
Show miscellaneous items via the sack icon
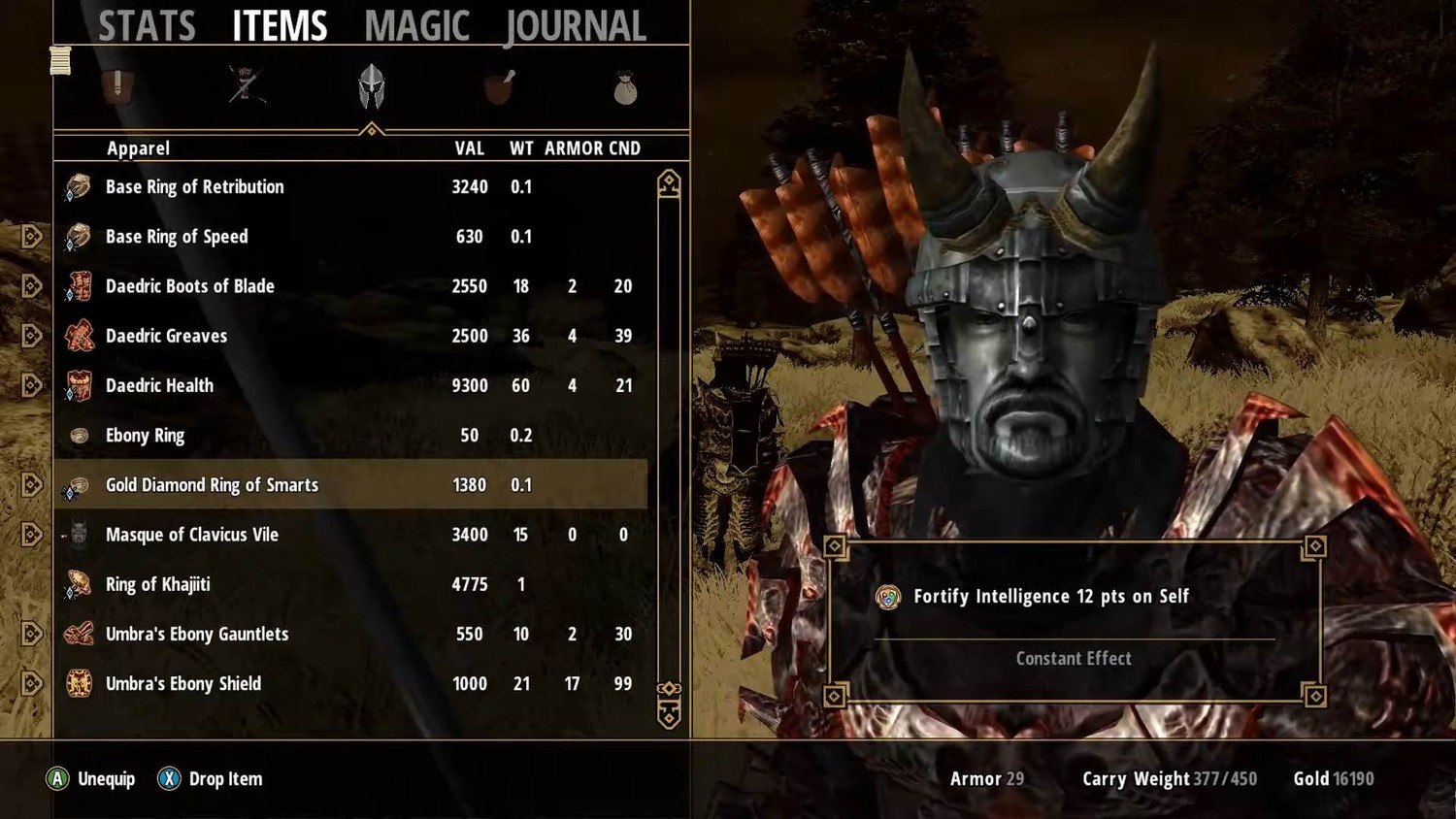pos(625,89)
